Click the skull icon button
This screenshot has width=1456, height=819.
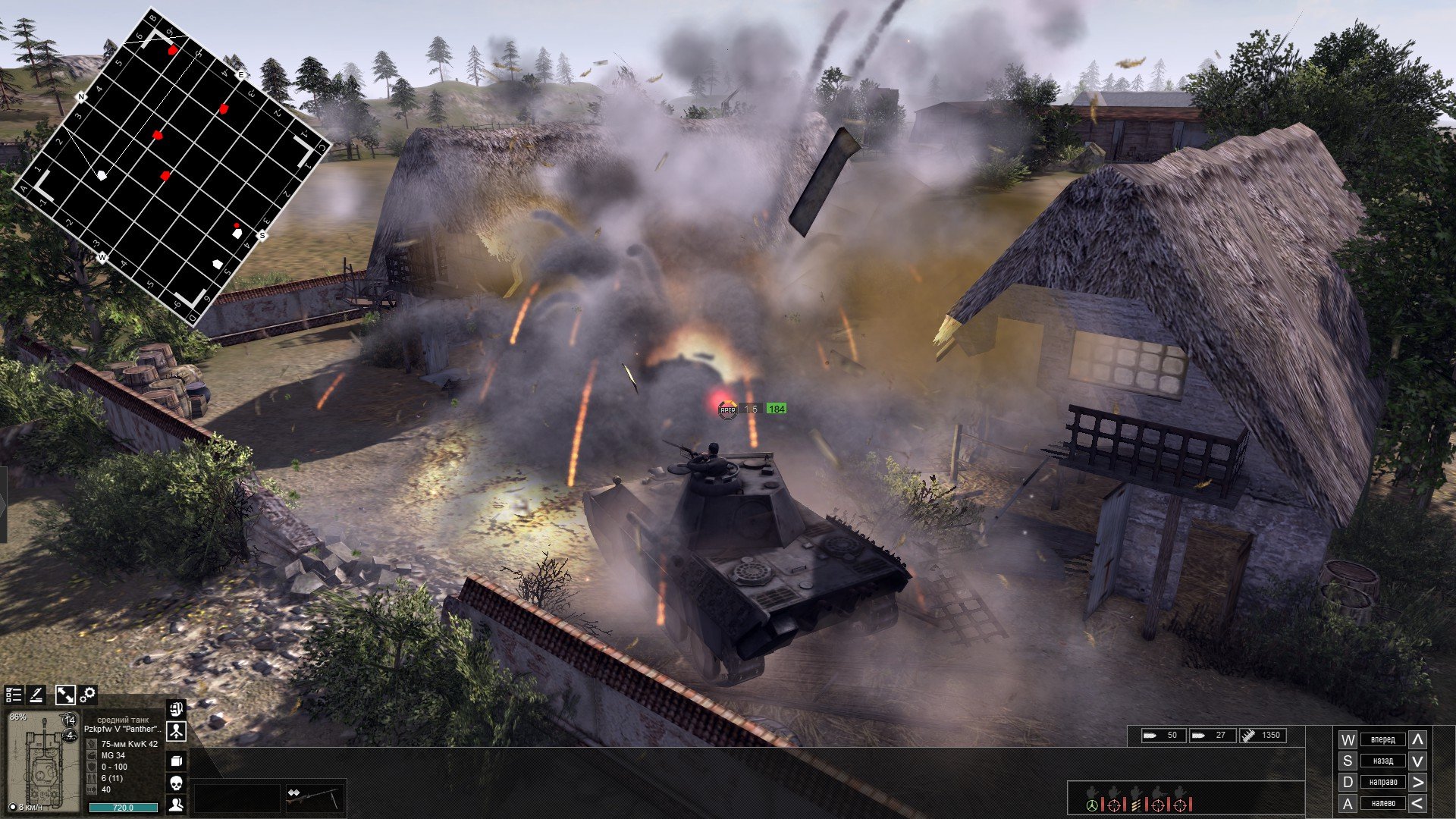(x=176, y=783)
